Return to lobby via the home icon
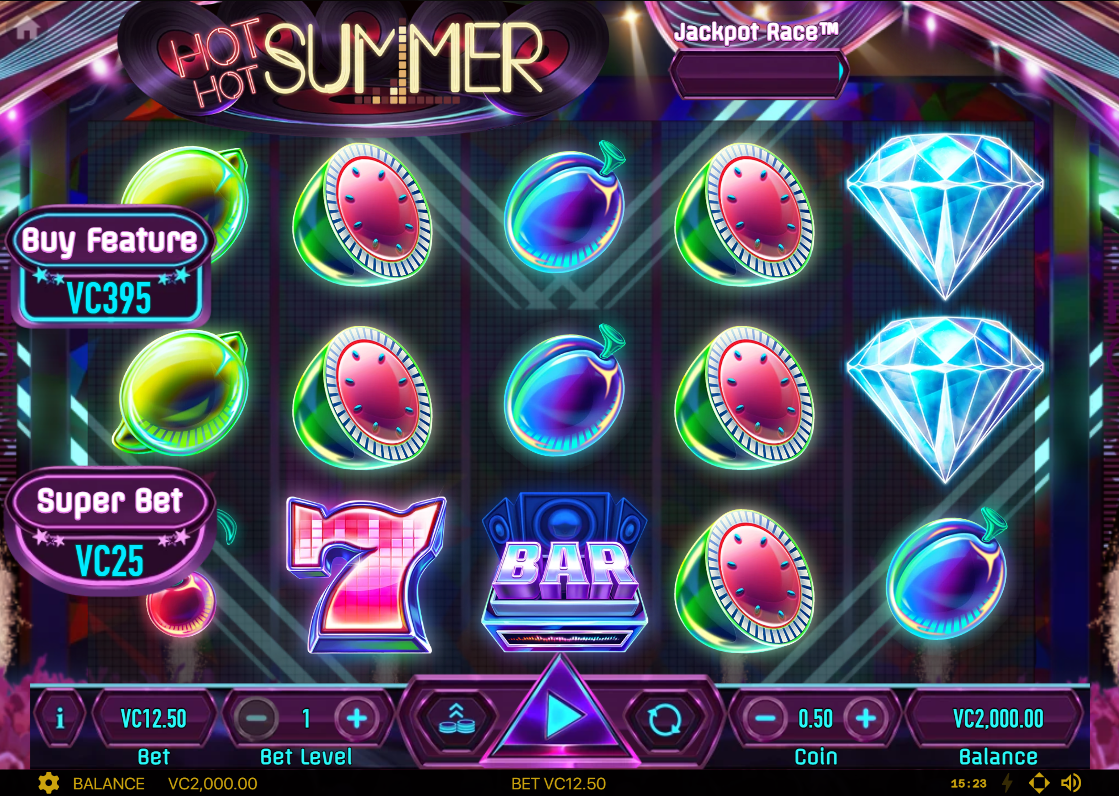This screenshot has width=1119, height=796. [27, 29]
